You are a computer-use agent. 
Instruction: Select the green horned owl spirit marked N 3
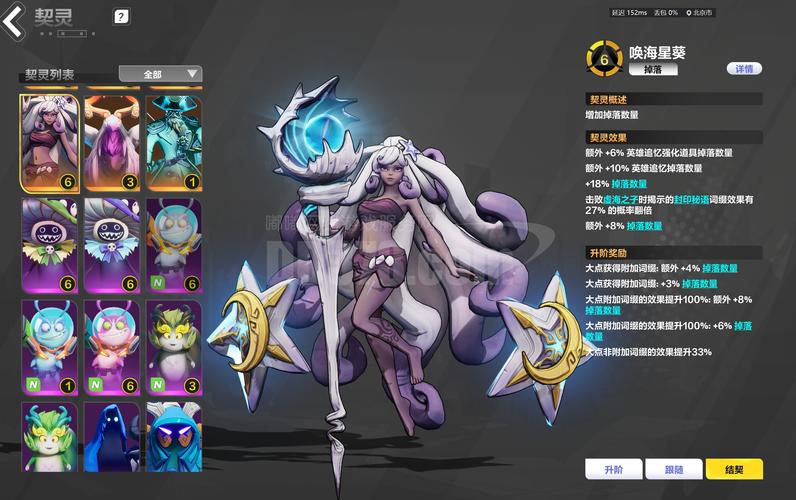click(x=173, y=347)
